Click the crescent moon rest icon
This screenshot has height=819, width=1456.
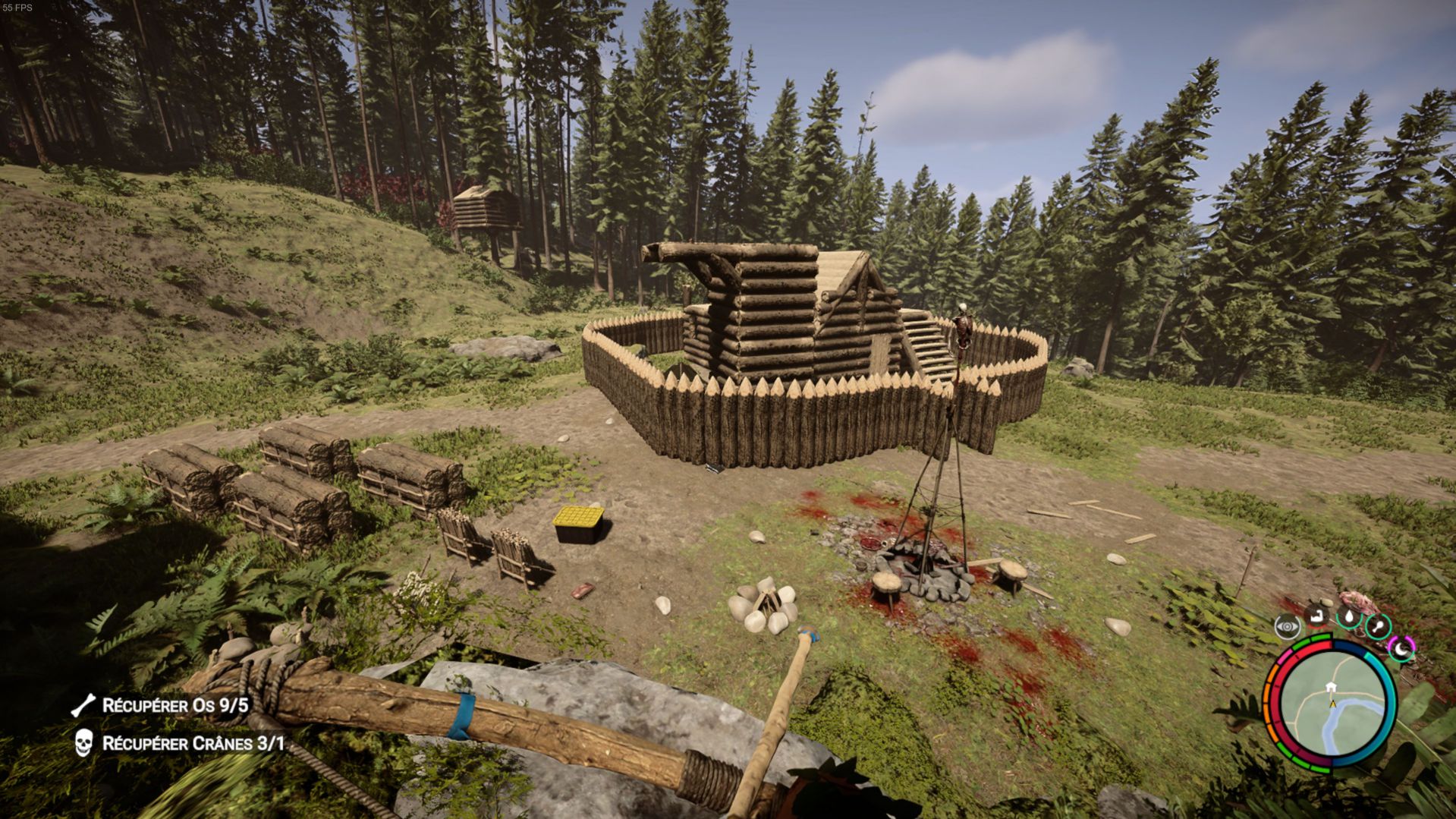[x=1401, y=648]
